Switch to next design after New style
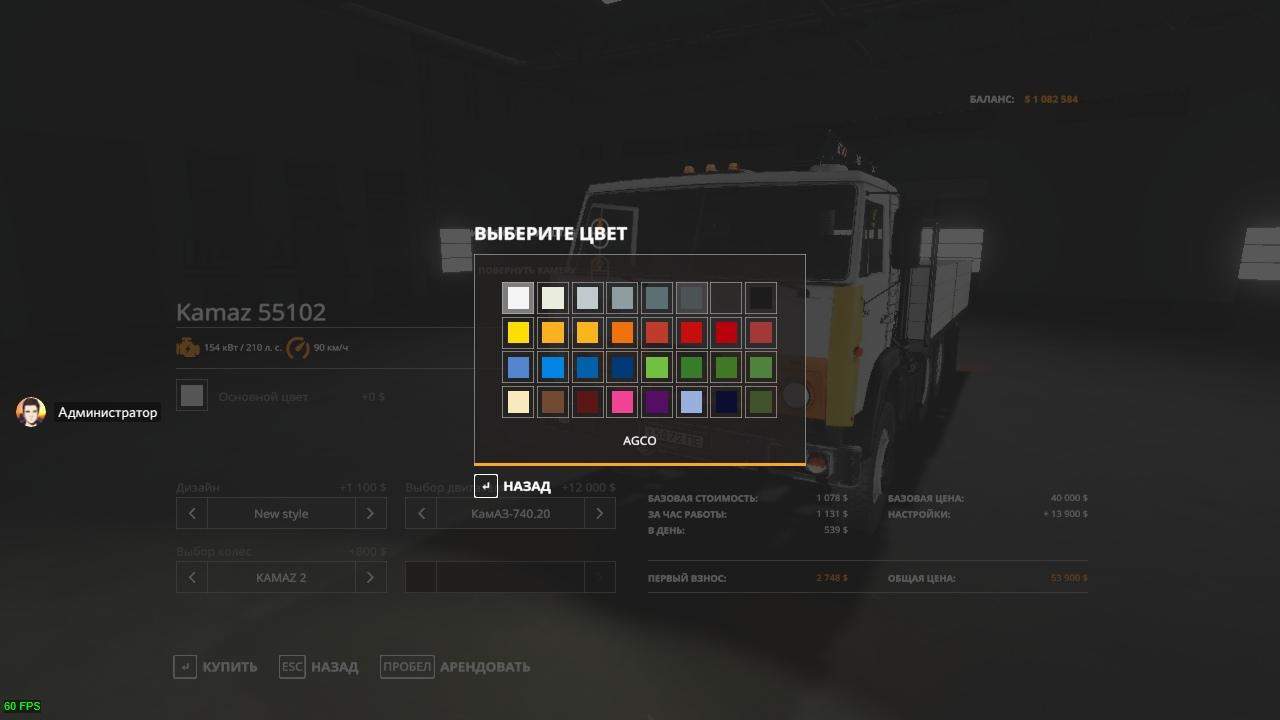1280x720 pixels. (370, 514)
